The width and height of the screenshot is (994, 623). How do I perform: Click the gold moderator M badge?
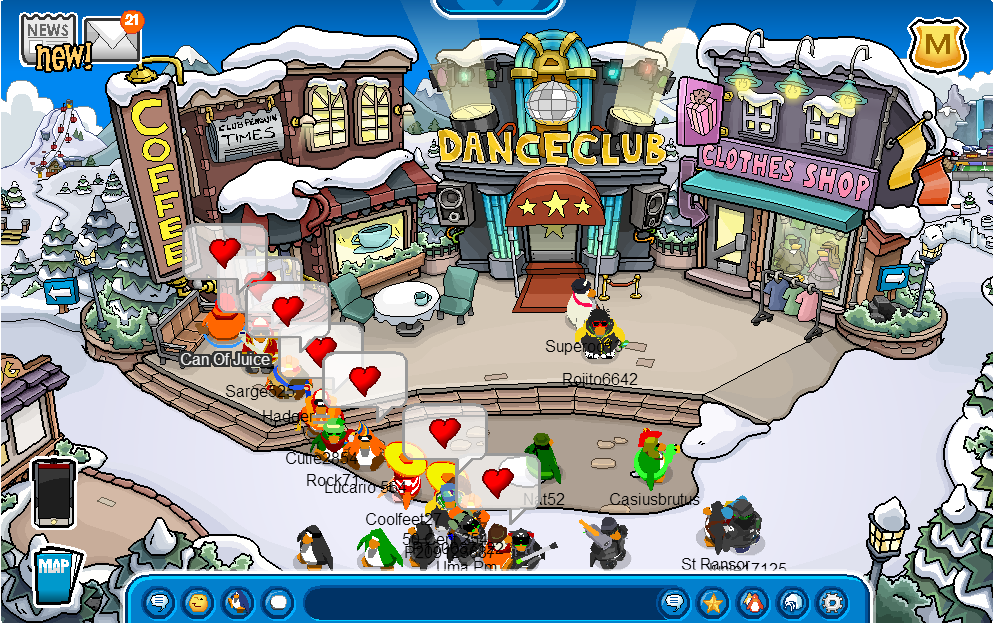tap(935, 46)
